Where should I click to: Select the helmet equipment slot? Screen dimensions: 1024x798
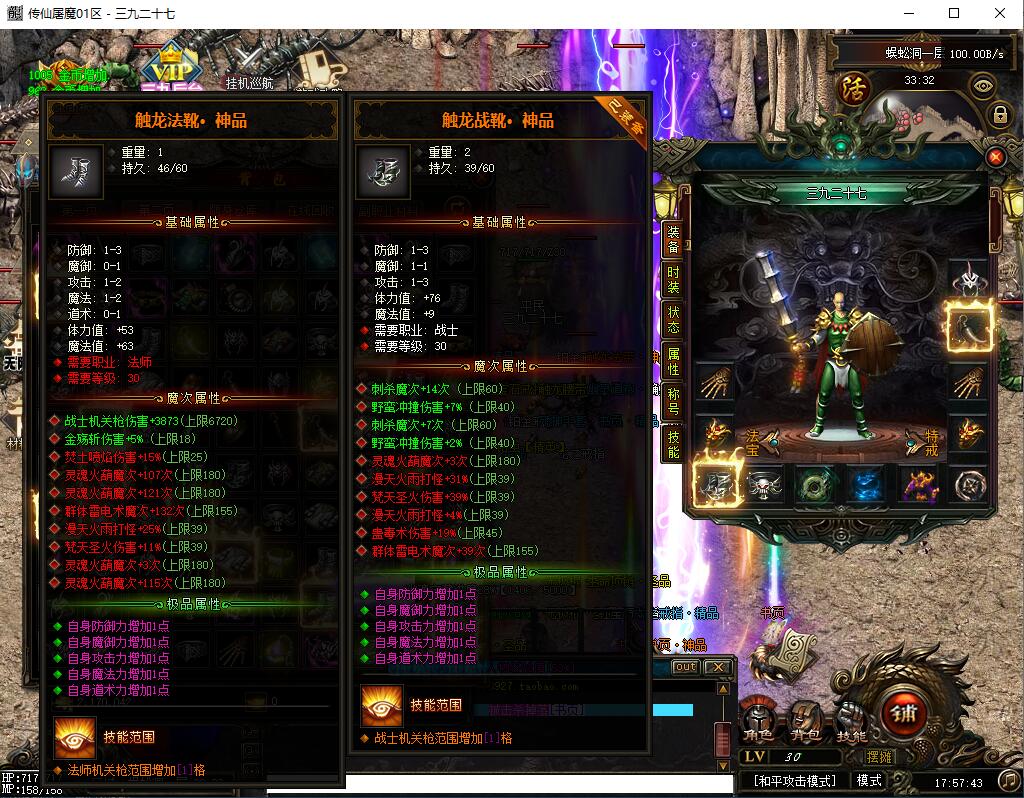[x=969, y=277]
